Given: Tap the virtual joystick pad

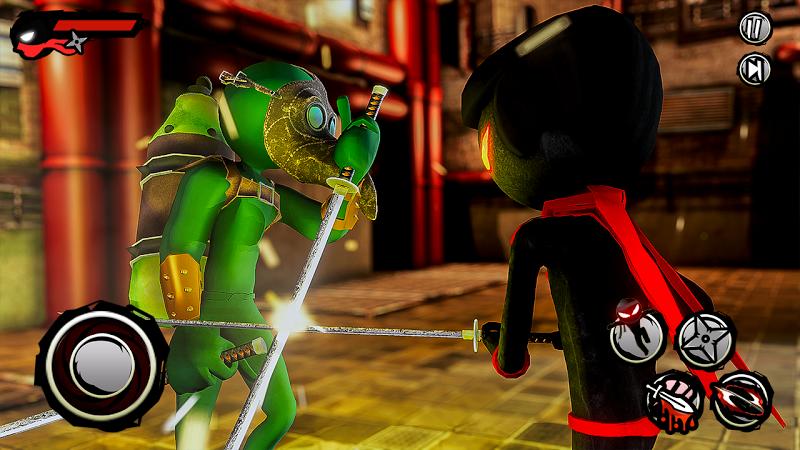Looking at the screenshot, I should click(100, 354).
